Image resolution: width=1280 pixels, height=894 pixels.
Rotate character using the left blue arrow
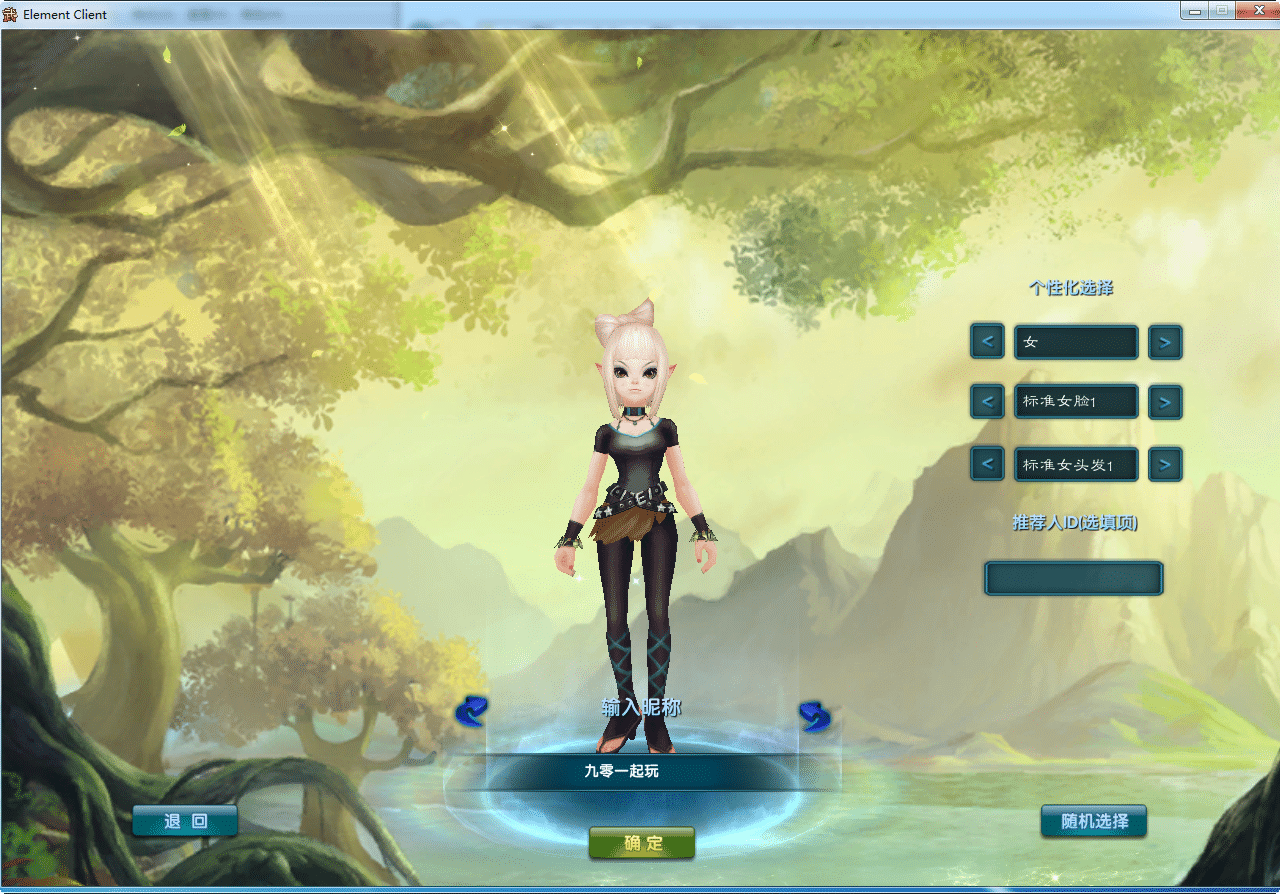coord(471,711)
